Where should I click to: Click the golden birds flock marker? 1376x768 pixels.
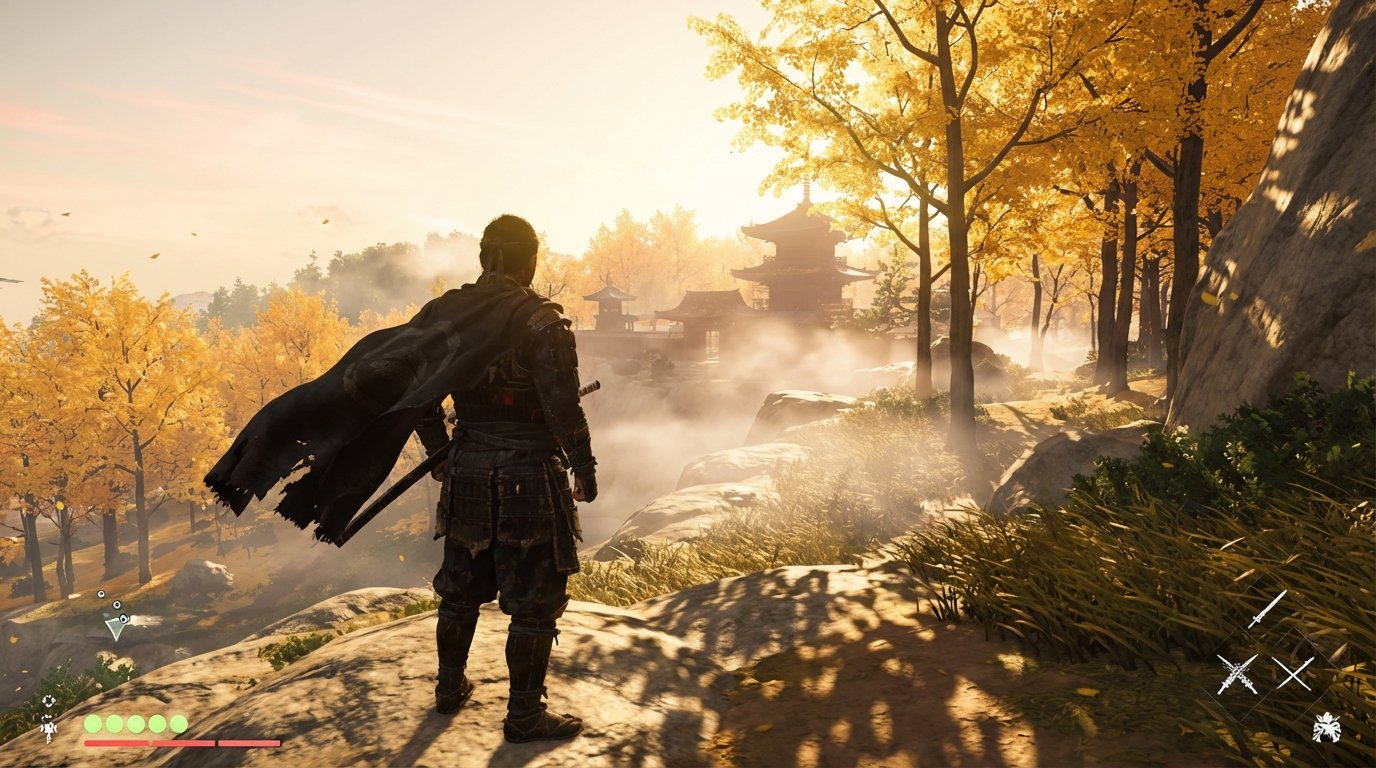pos(112,604)
